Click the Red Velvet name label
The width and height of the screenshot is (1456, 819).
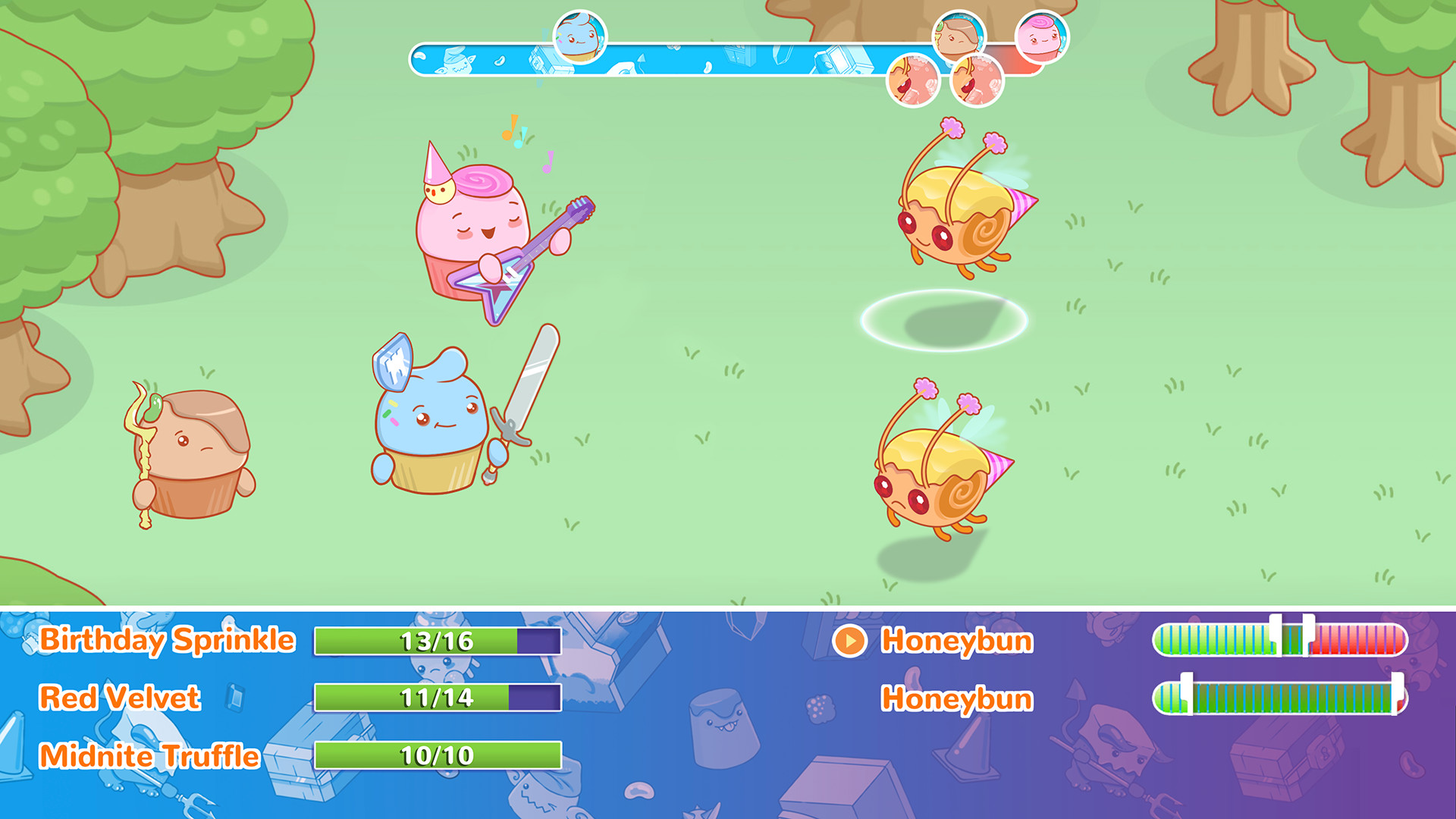(x=121, y=698)
